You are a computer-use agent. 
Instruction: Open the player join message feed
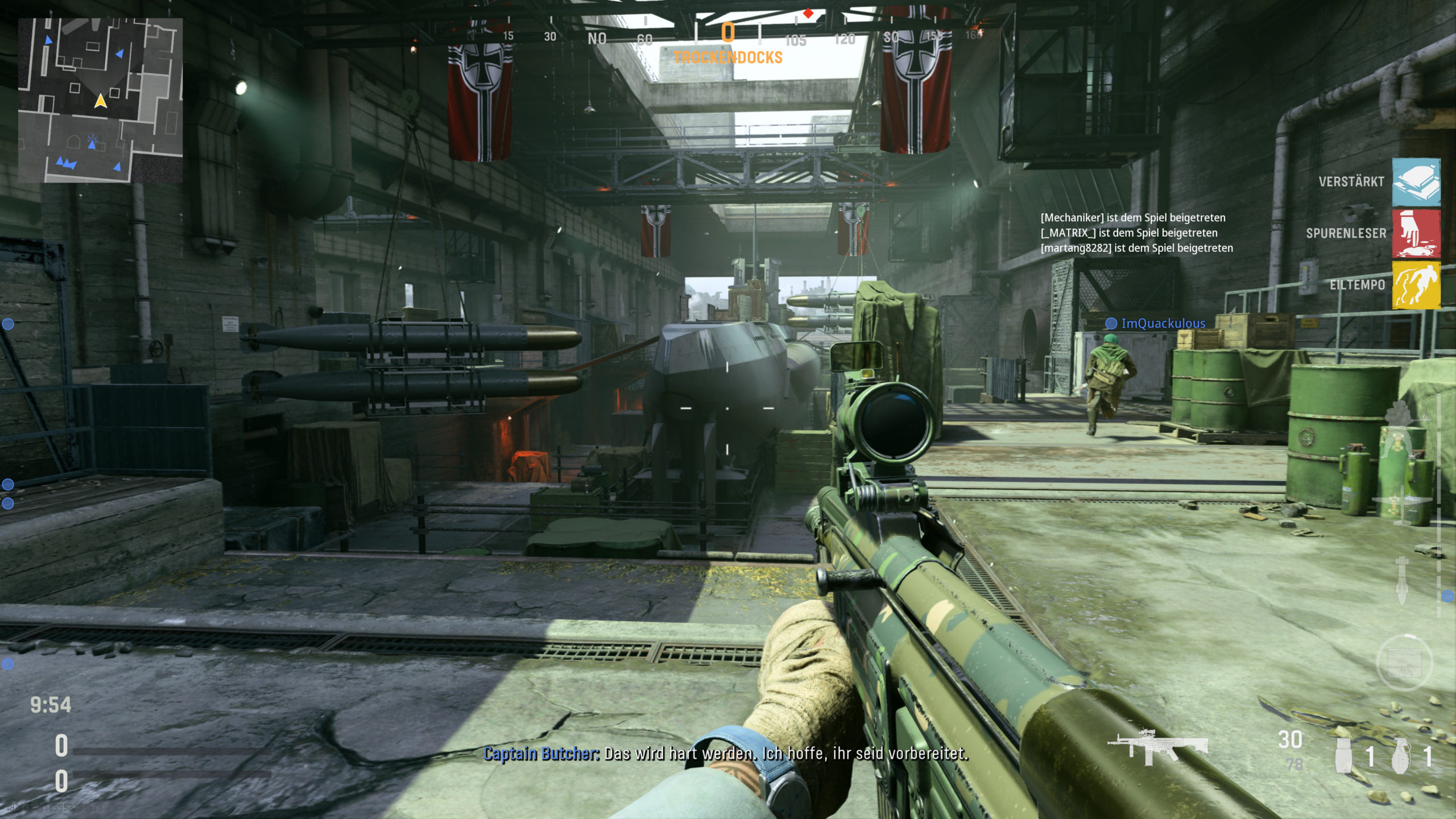(1136, 233)
